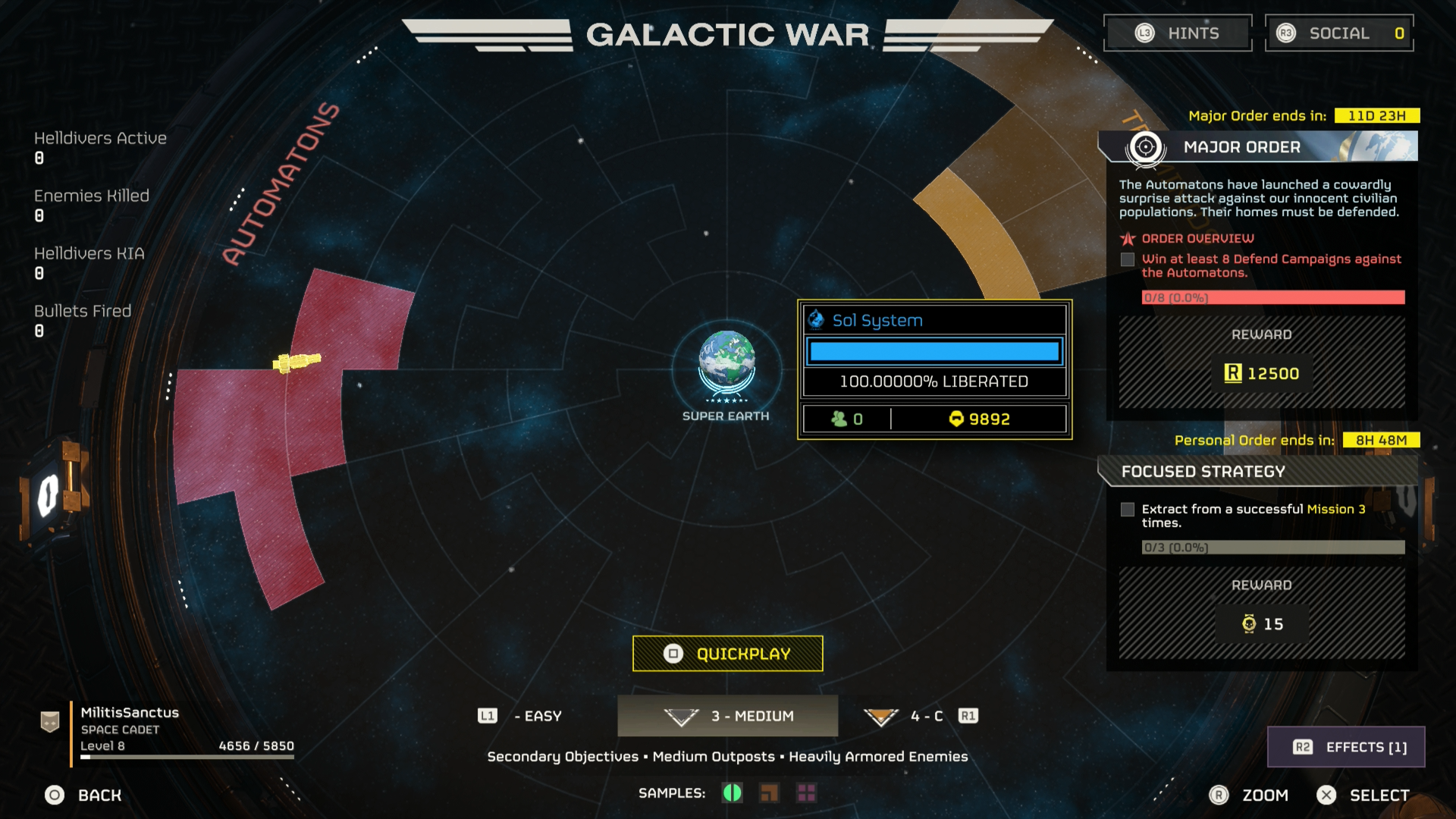Viewport: 1456px width, 819px height.
Task: Open the Social menu
Action: point(1339,33)
